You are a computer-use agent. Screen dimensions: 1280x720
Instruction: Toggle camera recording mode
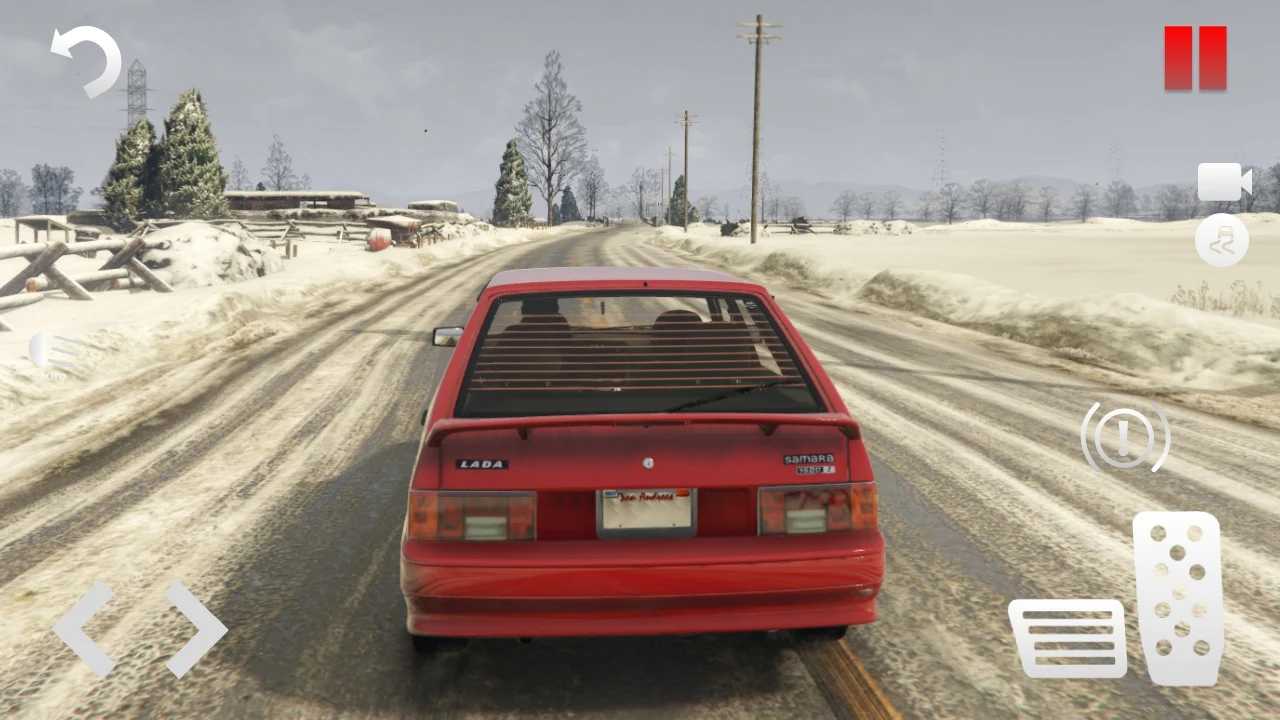coord(1222,182)
